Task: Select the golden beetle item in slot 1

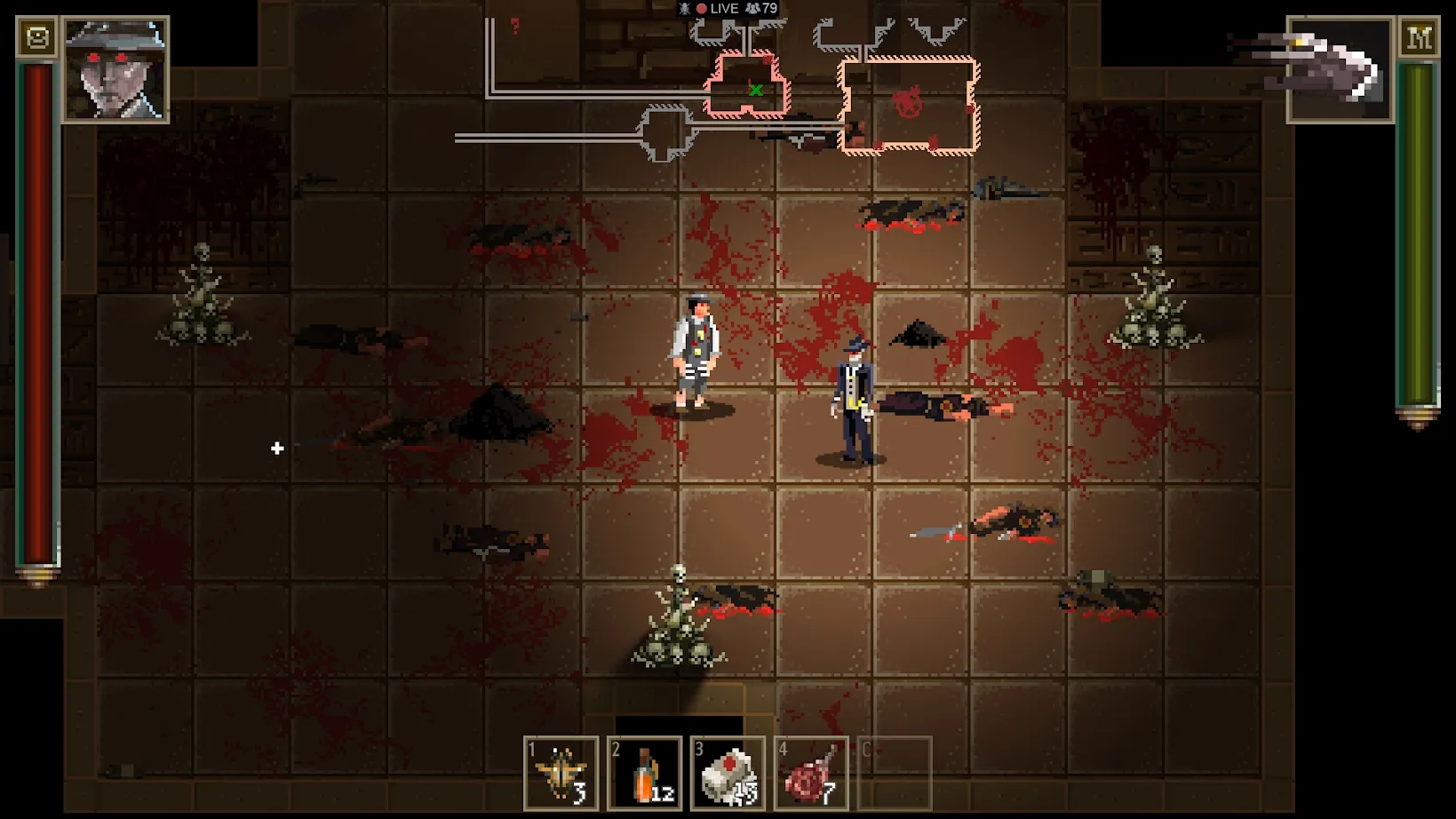Action: pos(561,774)
